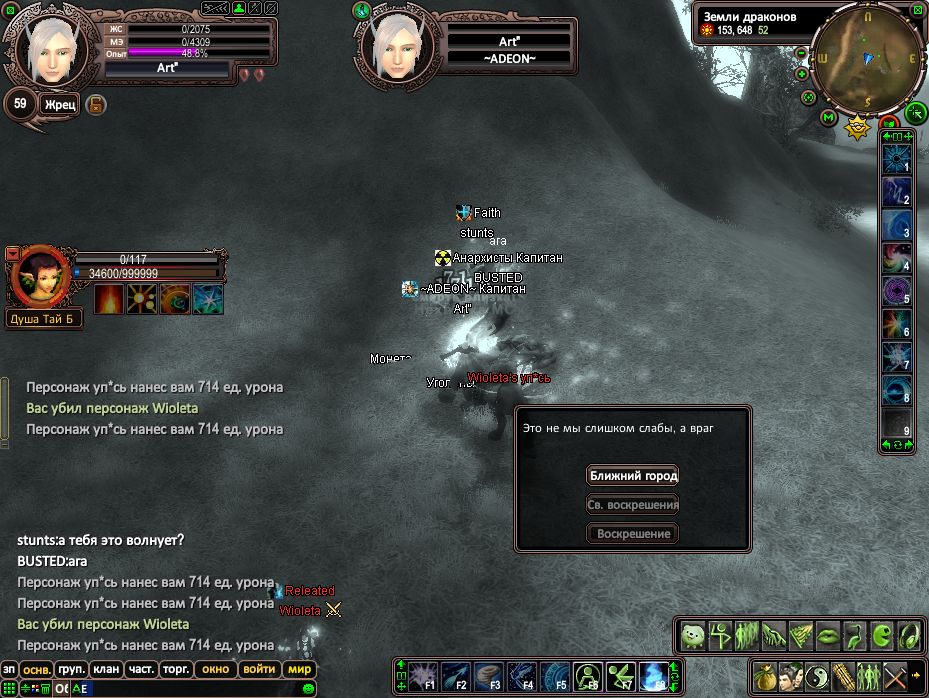Select the "мир" world chat tab
Image resolution: width=929 pixels, height=698 pixels.
tap(299, 669)
